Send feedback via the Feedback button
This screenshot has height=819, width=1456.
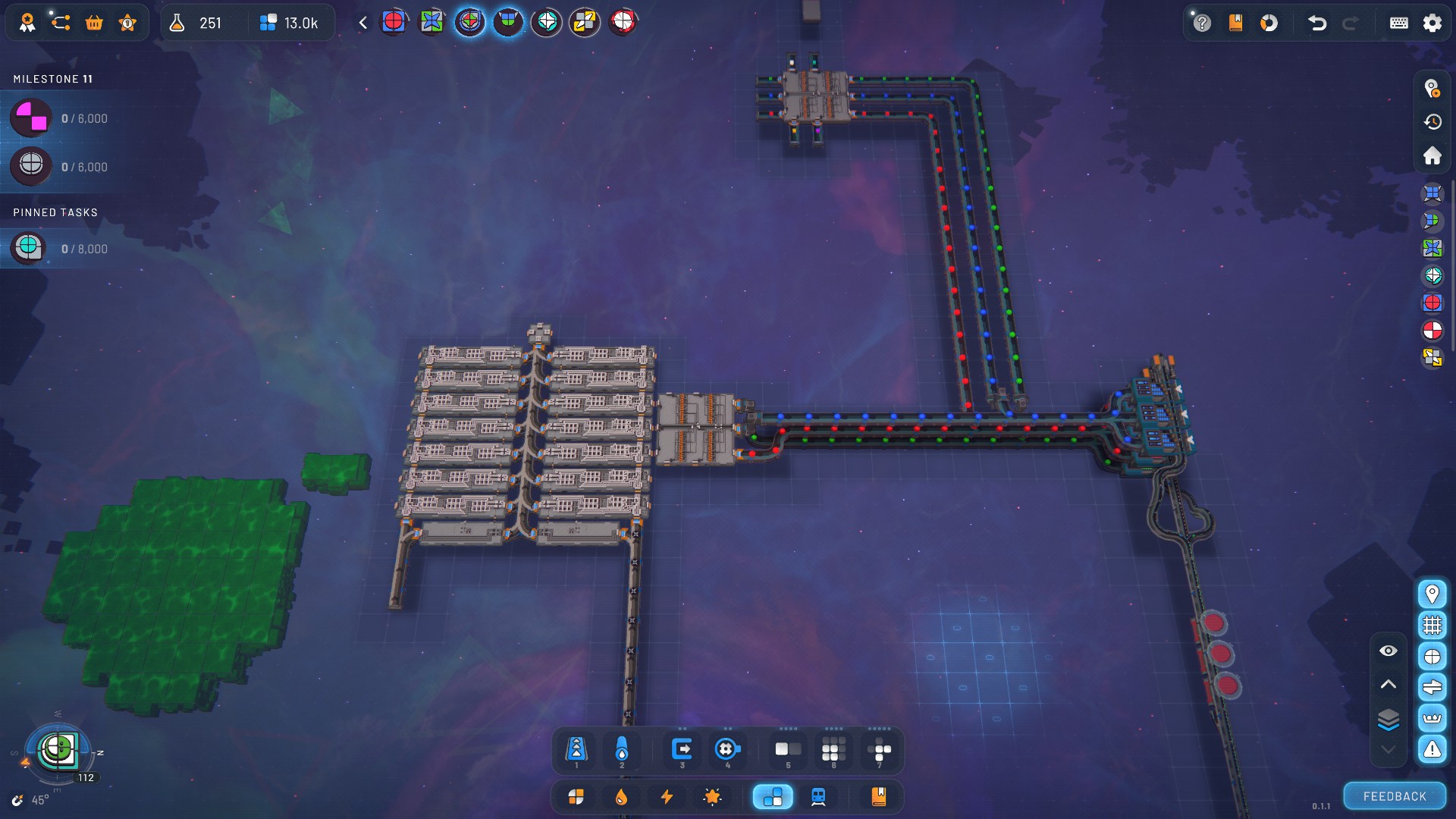1395,796
